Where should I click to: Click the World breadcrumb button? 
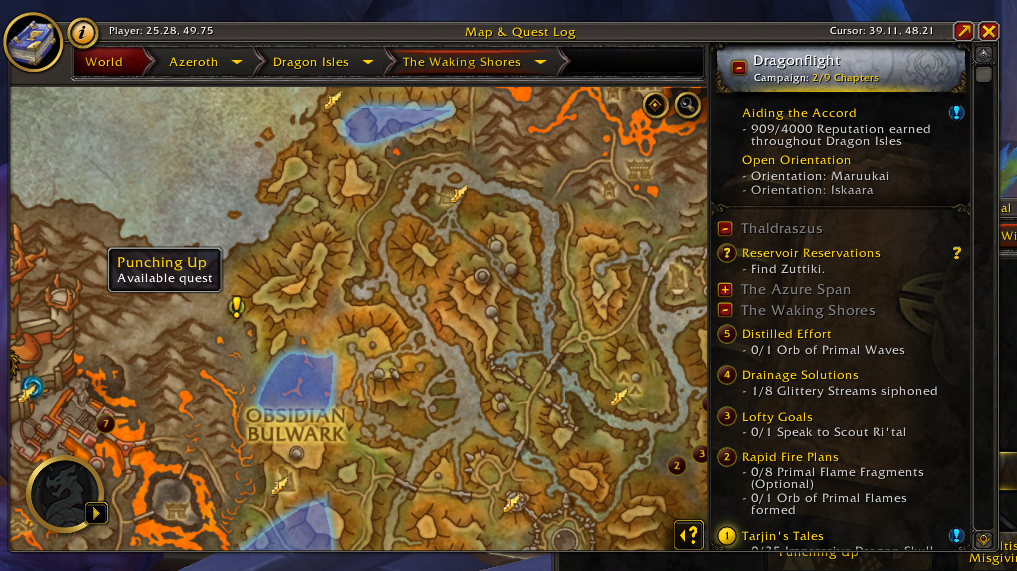[x=104, y=62]
